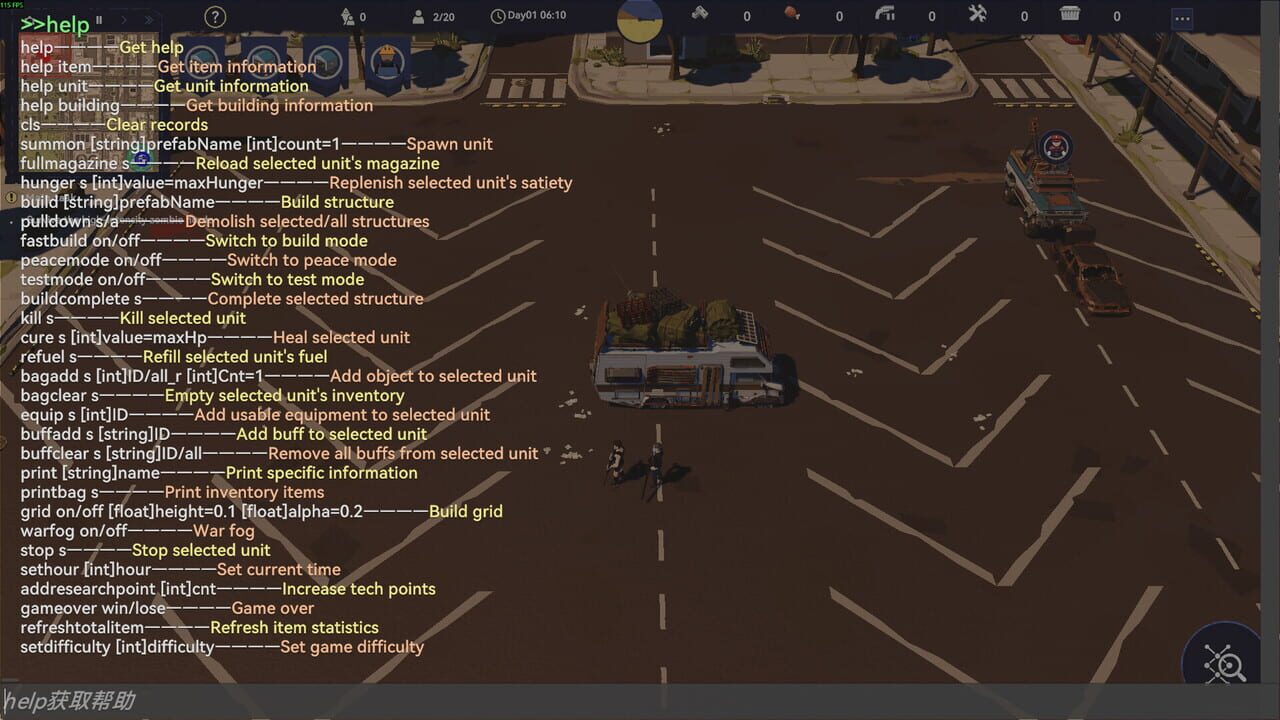Click the crossed hammer and wrench tools icon

pos(975,17)
